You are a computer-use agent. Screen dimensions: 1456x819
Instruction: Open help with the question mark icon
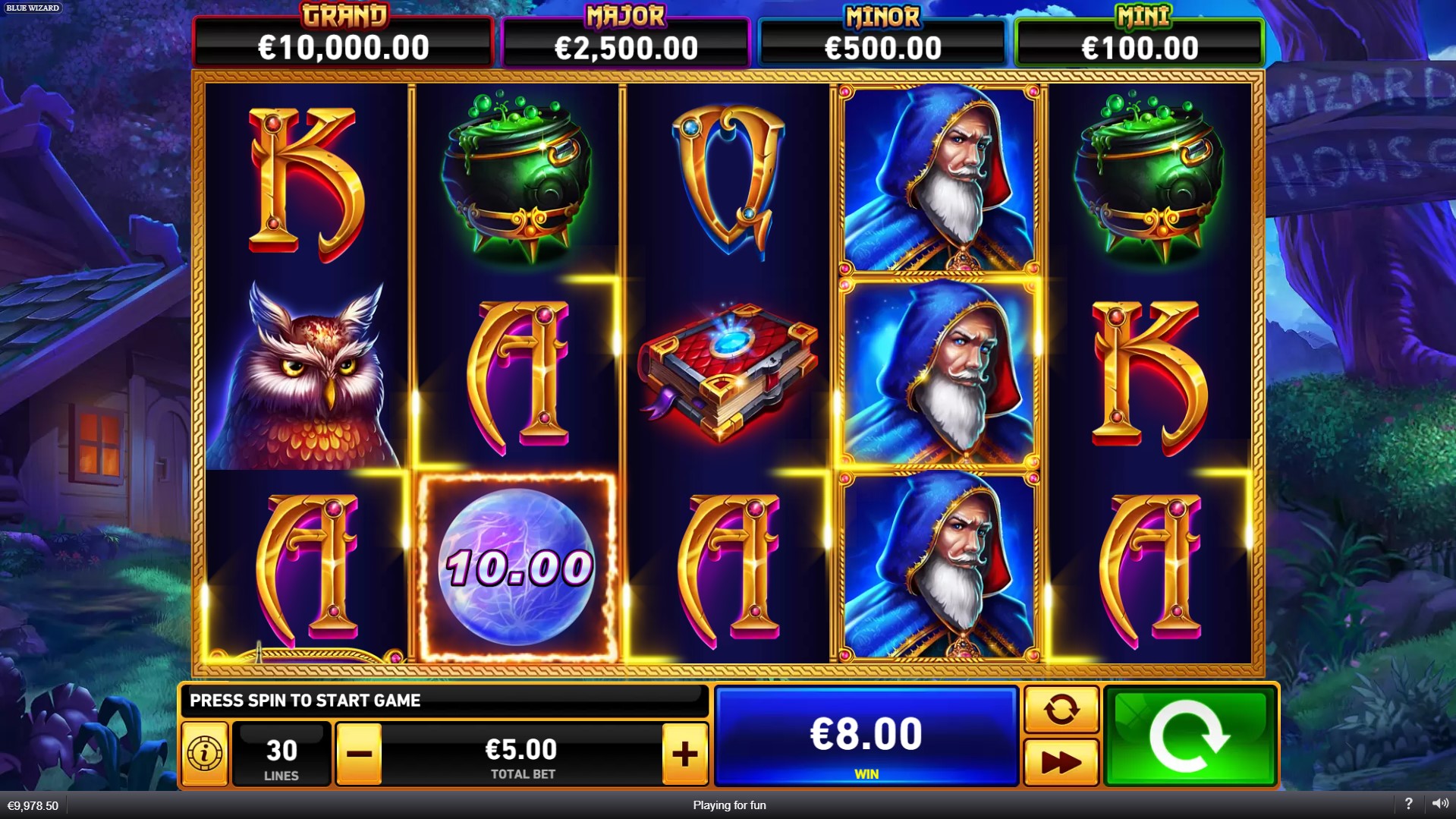pyautogui.click(x=1408, y=804)
